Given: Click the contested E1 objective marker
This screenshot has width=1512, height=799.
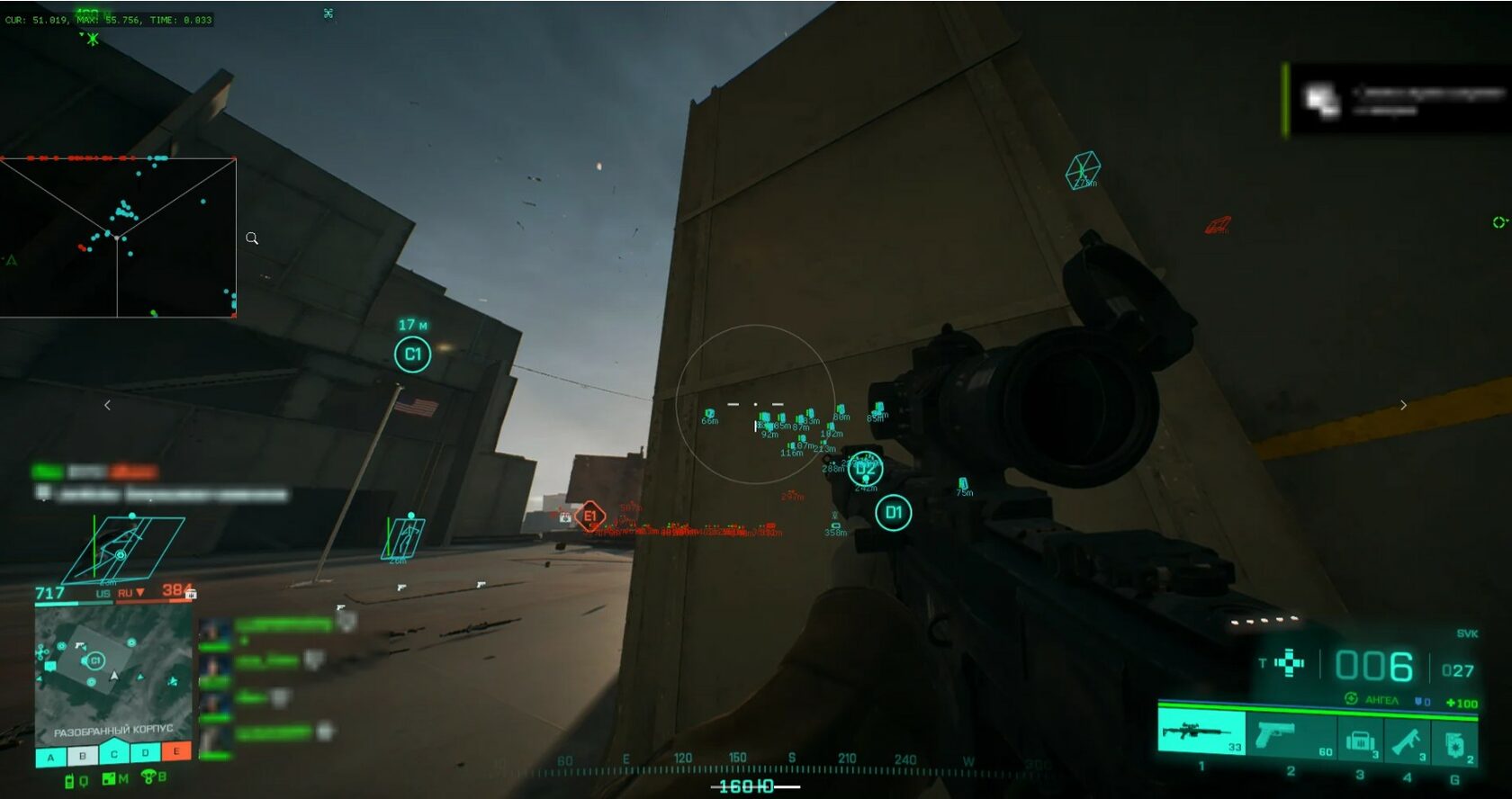Looking at the screenshot, I should [x=591, y=516].
